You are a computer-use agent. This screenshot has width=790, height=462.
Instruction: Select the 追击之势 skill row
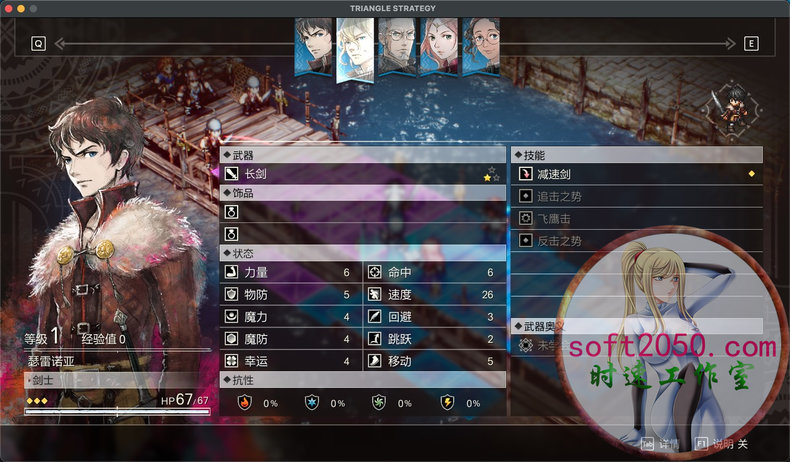(637, 196)
